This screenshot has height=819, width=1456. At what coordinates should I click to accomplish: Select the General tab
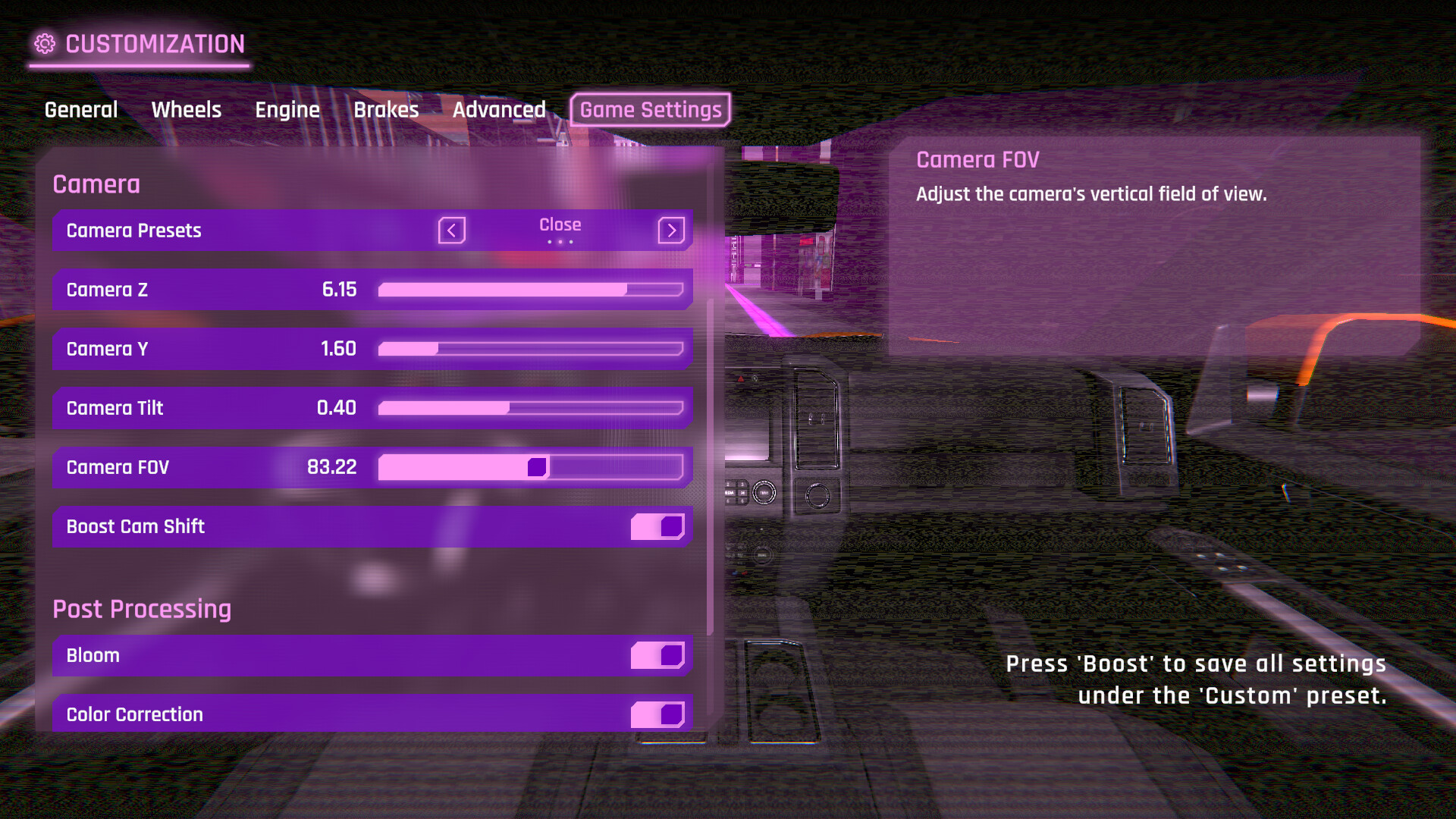(x=80, y=109)
